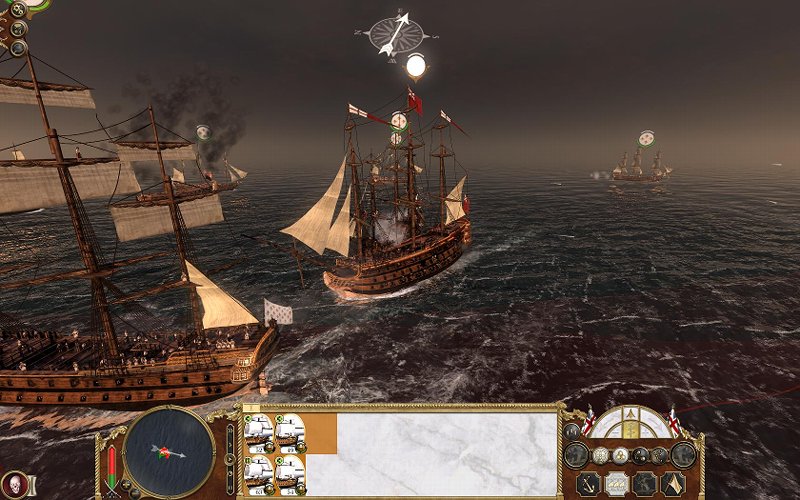
Task: Fire the right broadside
Action: [684, 455]
